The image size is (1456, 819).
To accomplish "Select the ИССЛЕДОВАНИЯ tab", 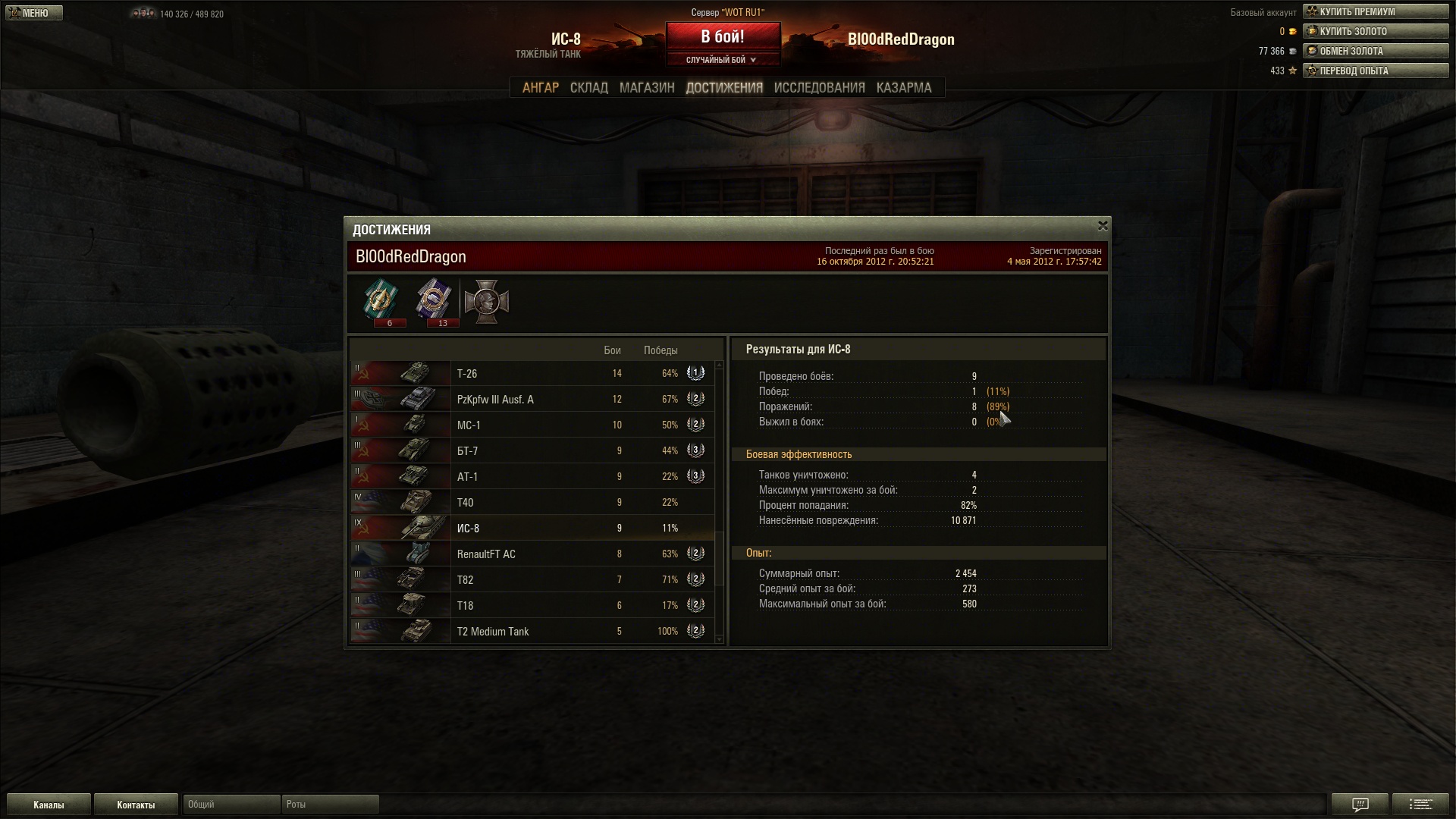I will click(x=819, y=88).
